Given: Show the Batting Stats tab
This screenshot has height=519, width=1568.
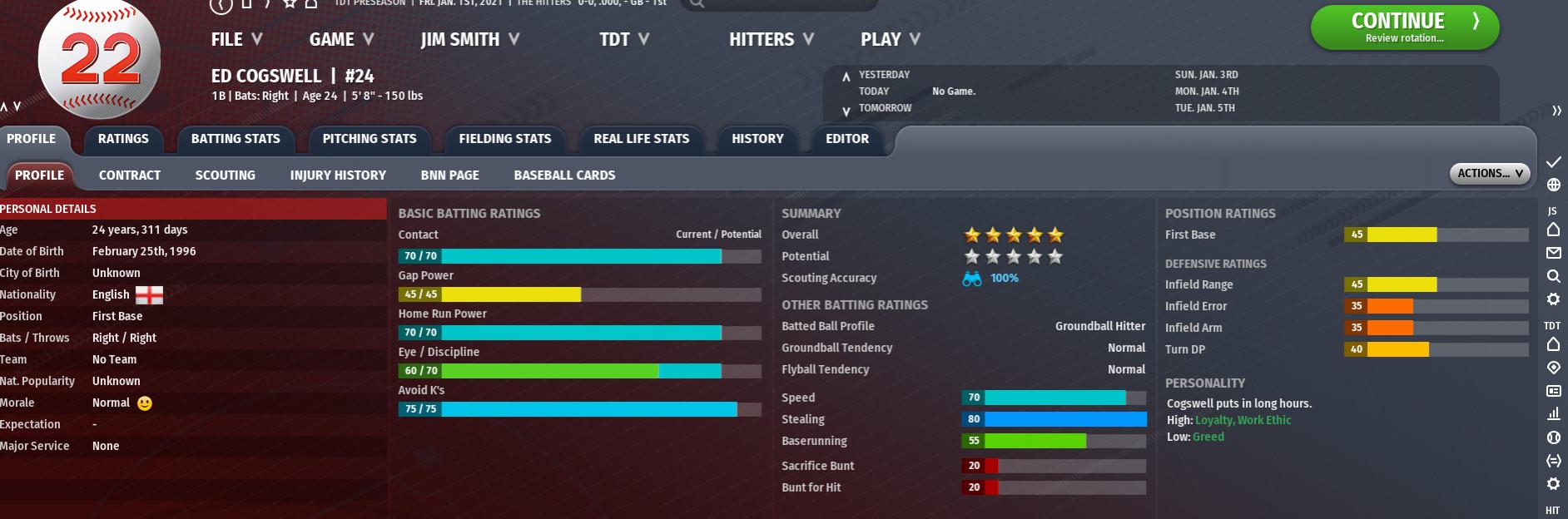Looking at the screenshot, I should pos(236,139).
